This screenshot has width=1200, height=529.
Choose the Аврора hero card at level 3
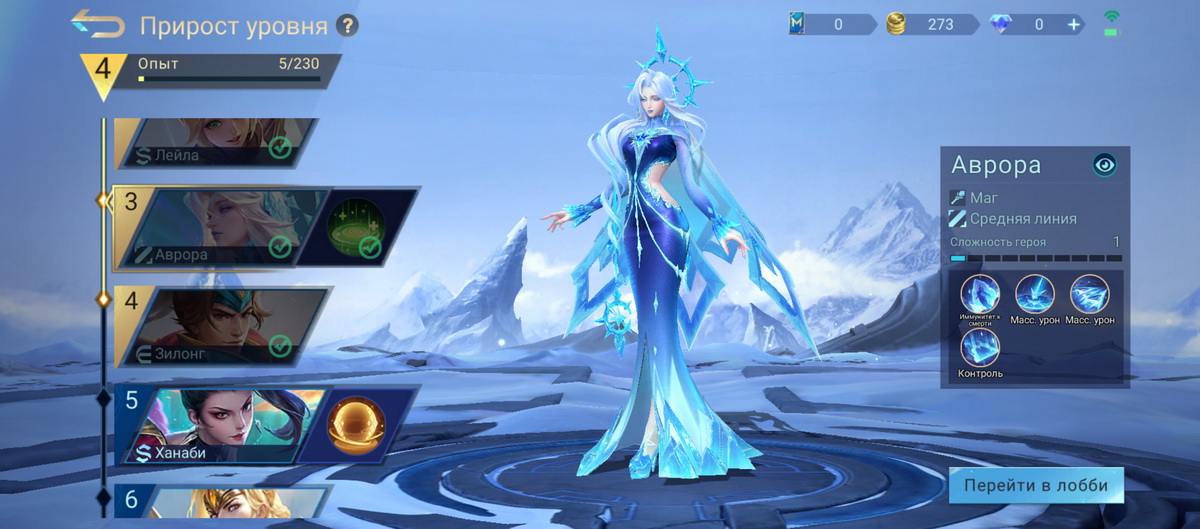tap(220, 229)
